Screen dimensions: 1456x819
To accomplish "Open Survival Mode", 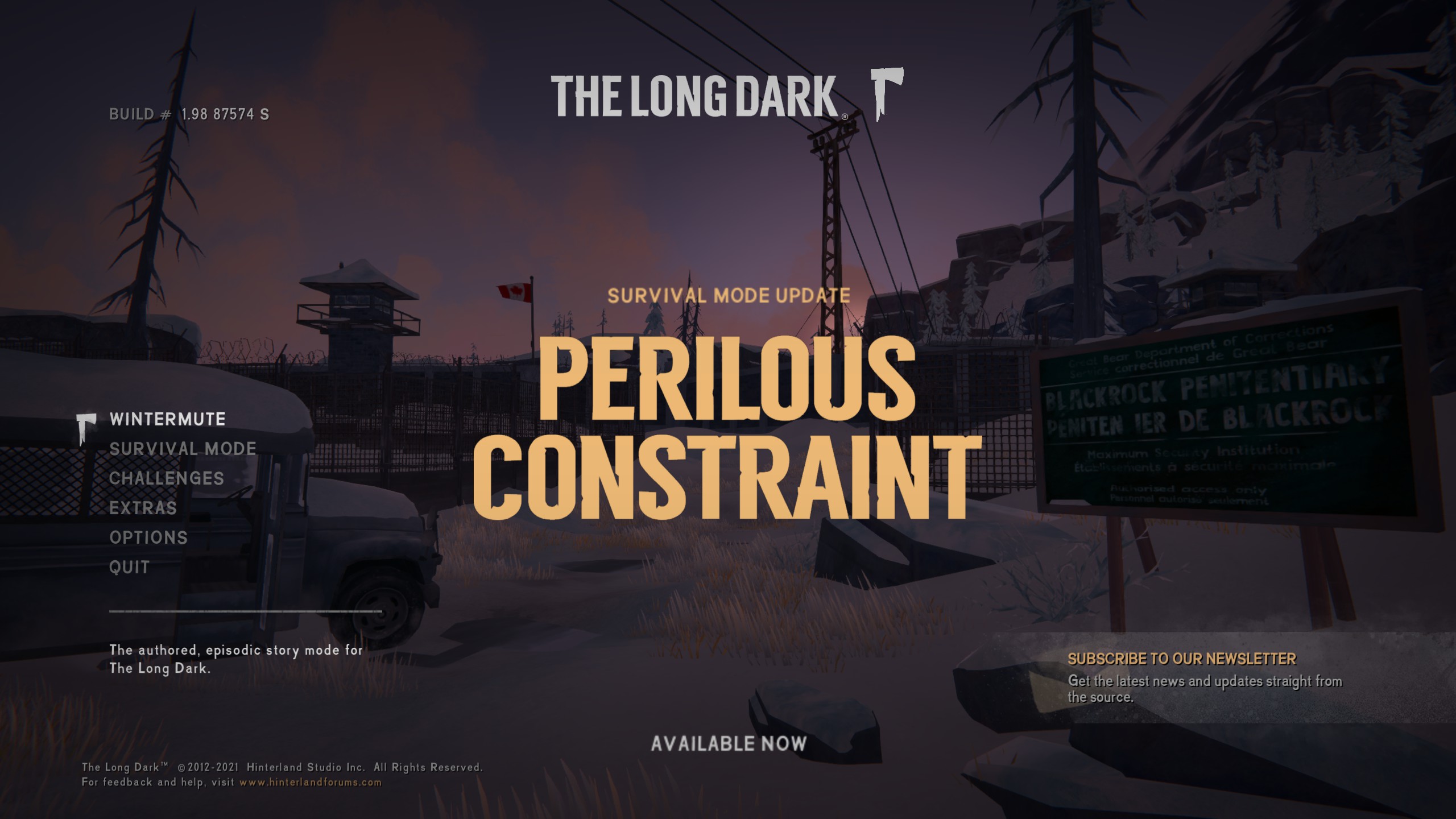I will [x=183, y=449].
